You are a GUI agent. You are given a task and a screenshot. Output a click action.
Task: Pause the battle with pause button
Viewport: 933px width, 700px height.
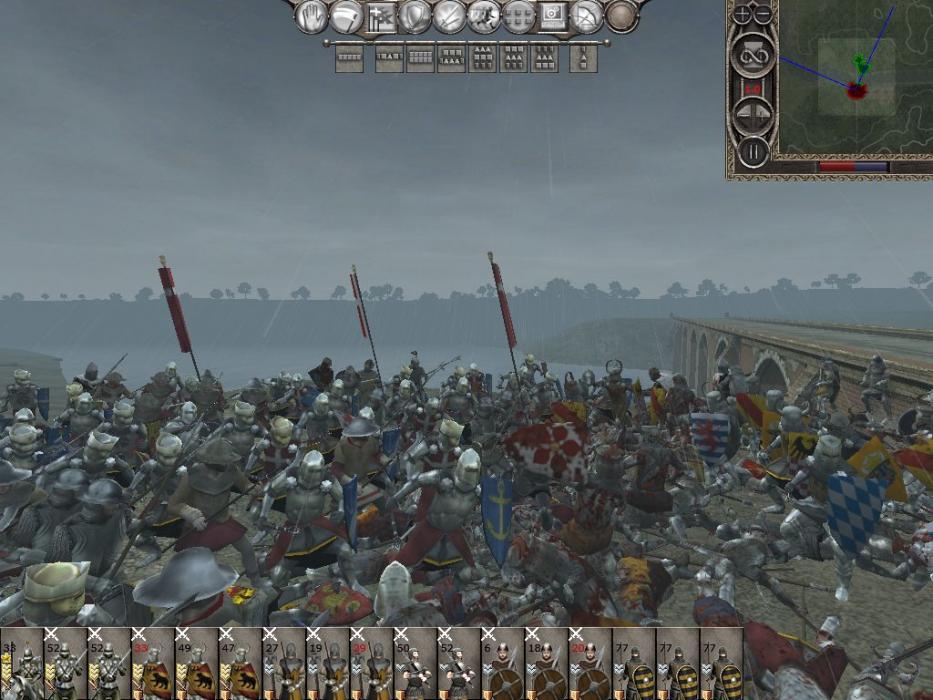click(752, 153)
